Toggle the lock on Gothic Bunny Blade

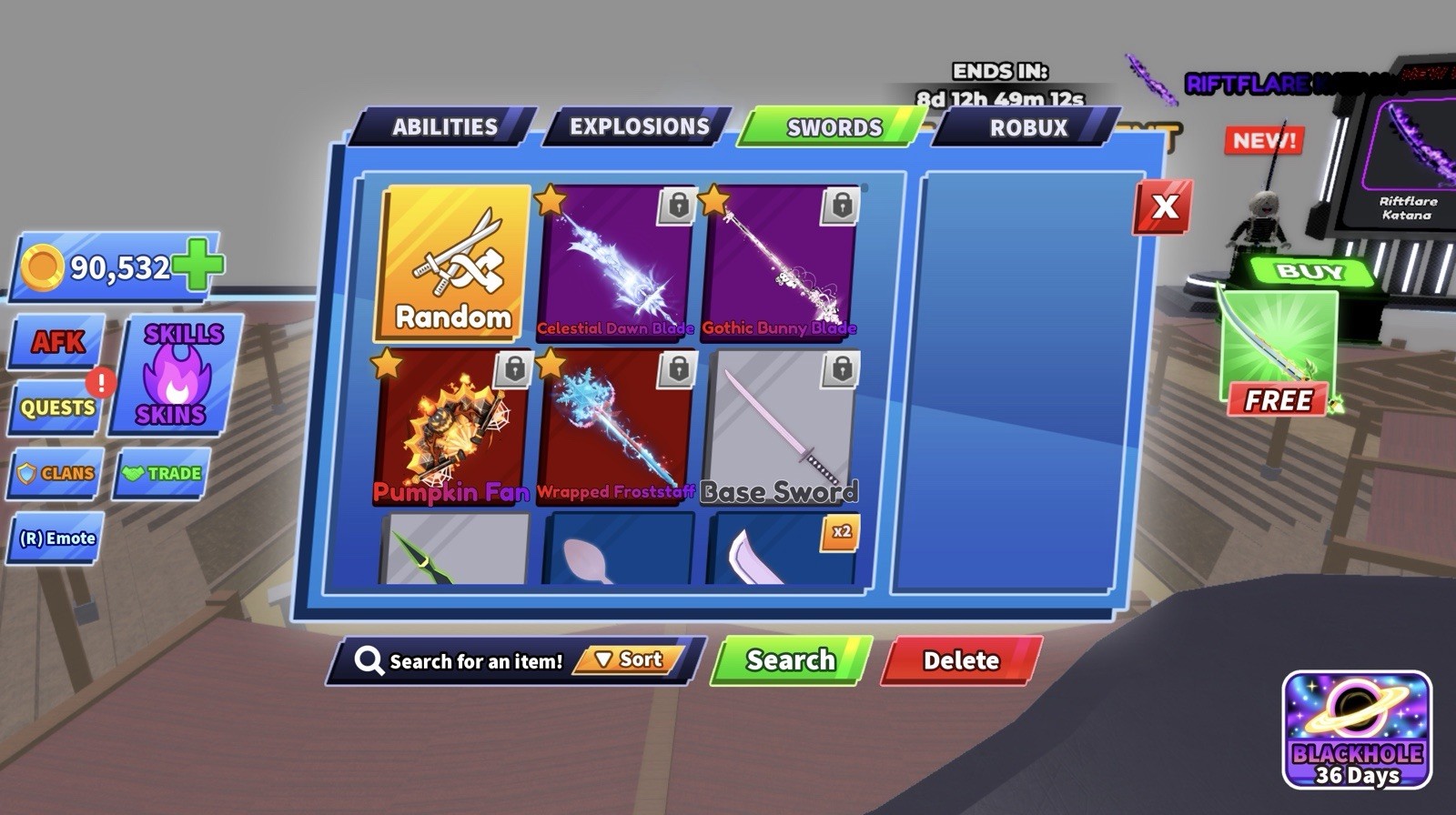(839, 206)
